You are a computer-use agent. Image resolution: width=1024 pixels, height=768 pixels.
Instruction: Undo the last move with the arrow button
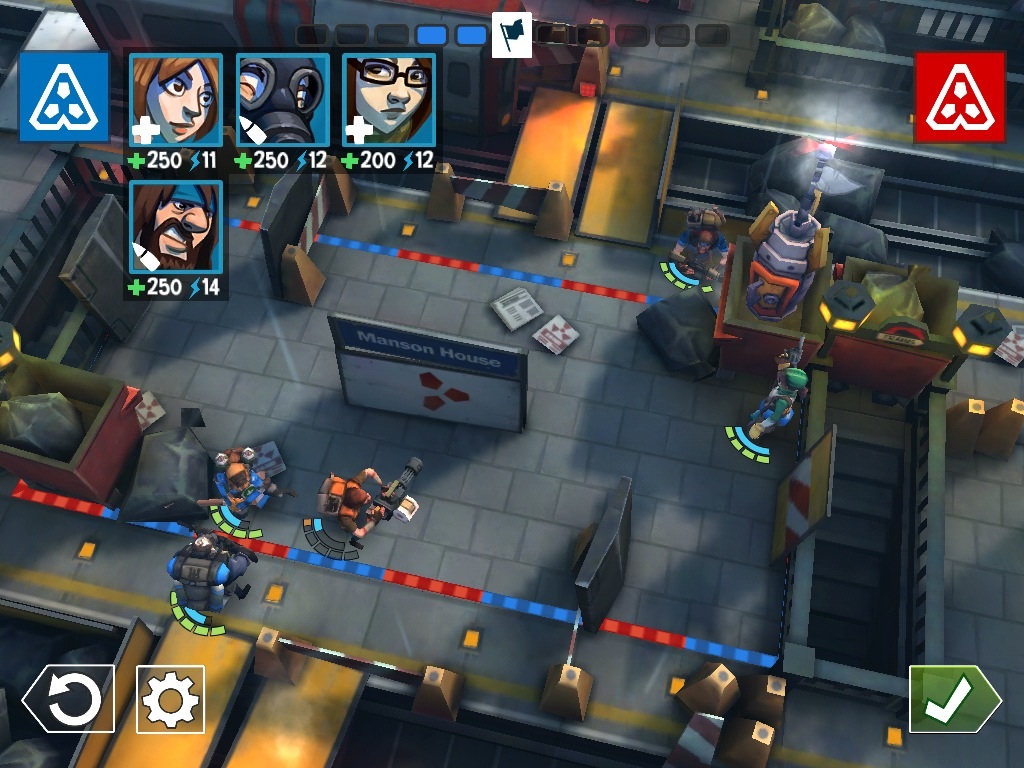[69, 699]
